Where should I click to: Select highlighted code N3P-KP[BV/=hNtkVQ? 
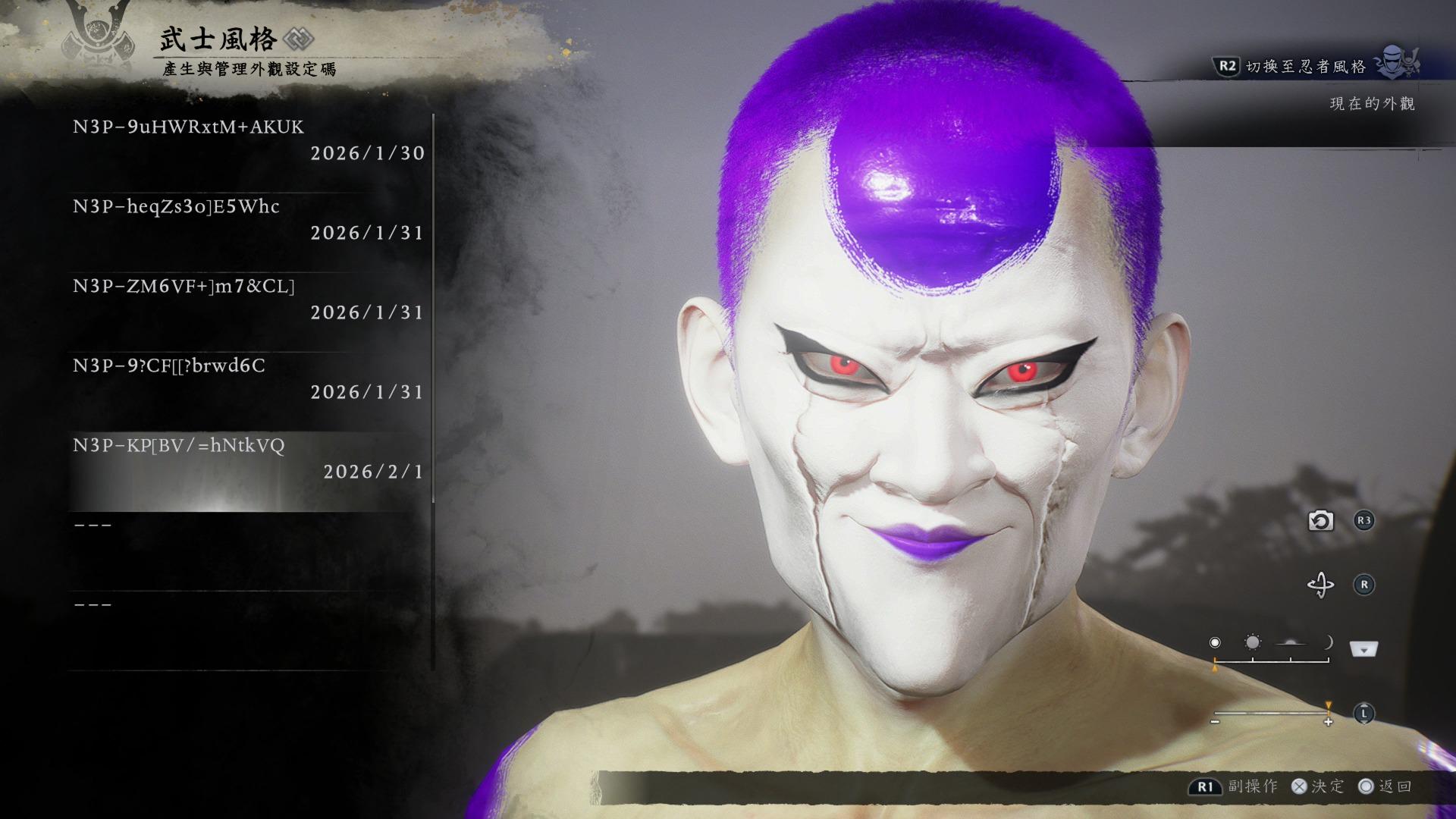coord(249,459)
